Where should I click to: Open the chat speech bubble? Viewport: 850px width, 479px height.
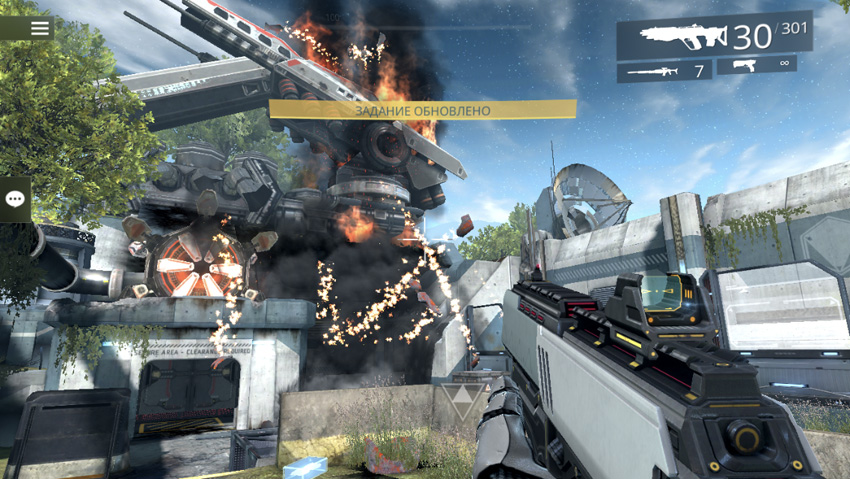tap(15, 199)
